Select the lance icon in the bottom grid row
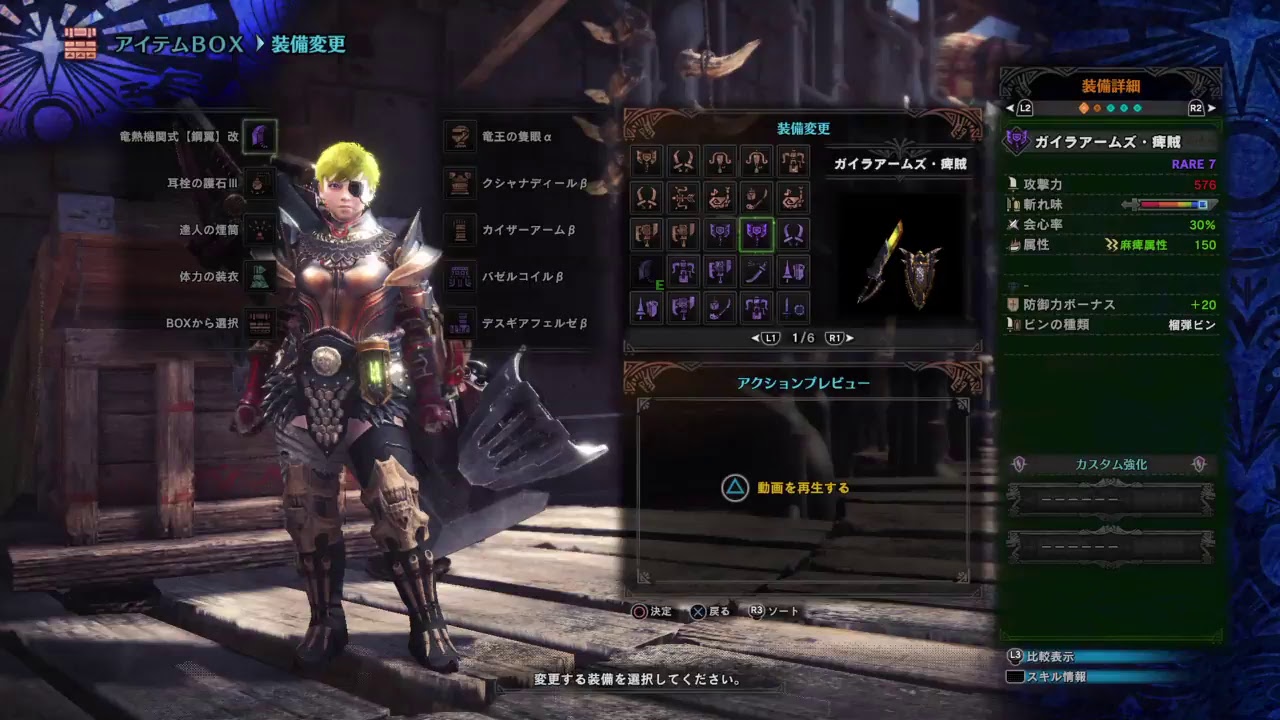The image size is (1280, 720). point(646,308)
